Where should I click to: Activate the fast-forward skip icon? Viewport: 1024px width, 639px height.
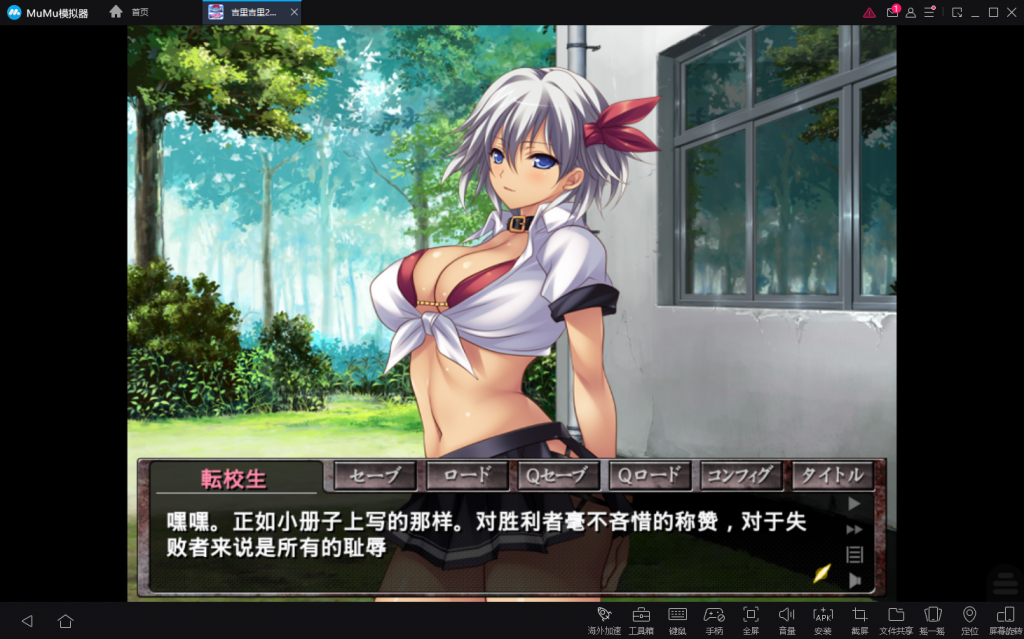point(854,529)
